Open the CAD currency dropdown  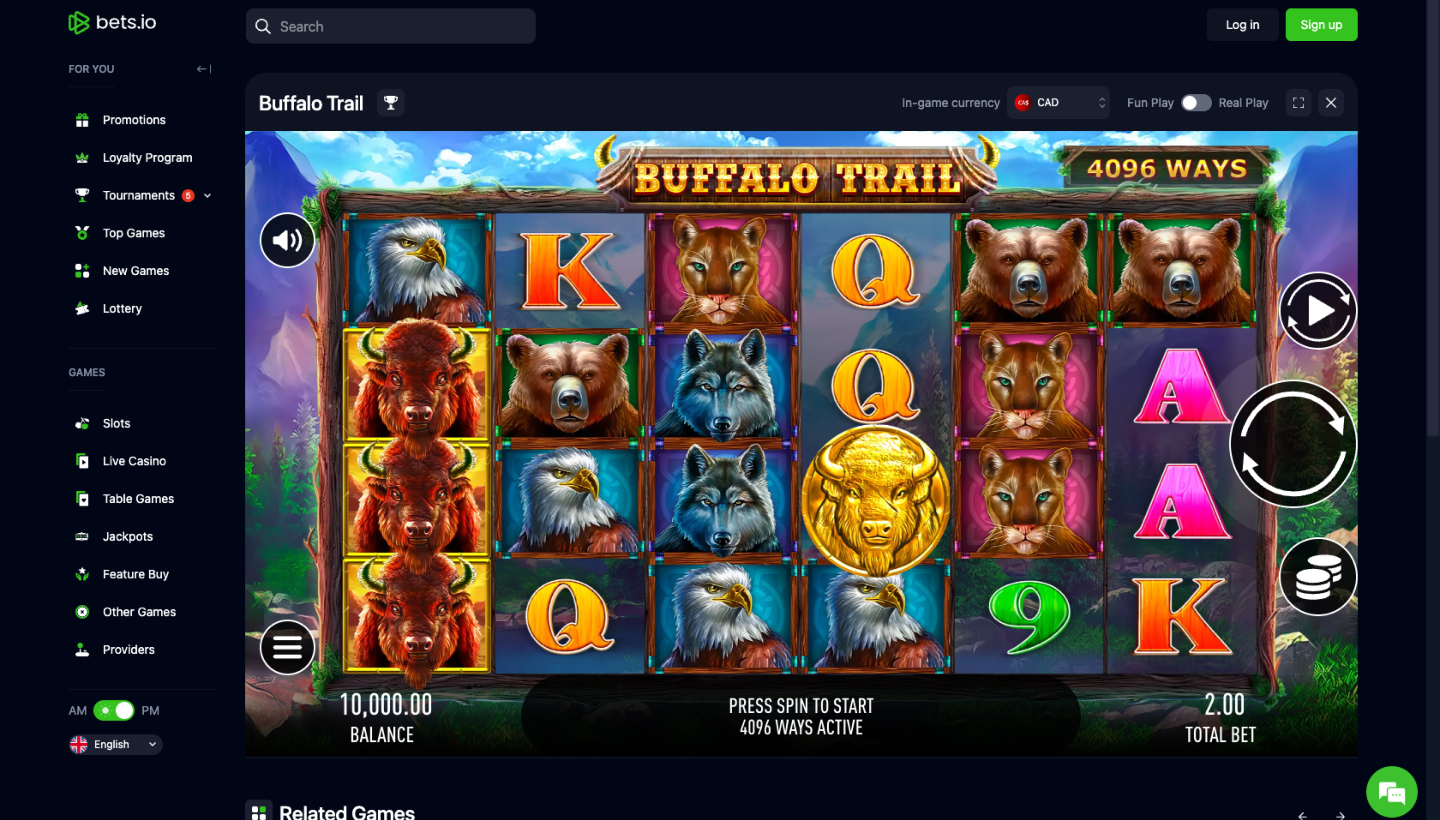tap(1058, 102)
